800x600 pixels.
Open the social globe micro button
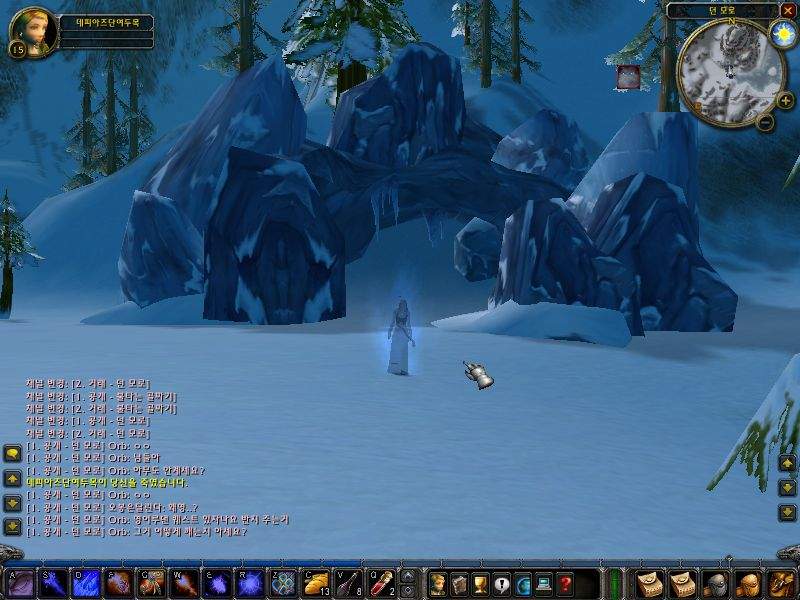click(x=523, y=583)
